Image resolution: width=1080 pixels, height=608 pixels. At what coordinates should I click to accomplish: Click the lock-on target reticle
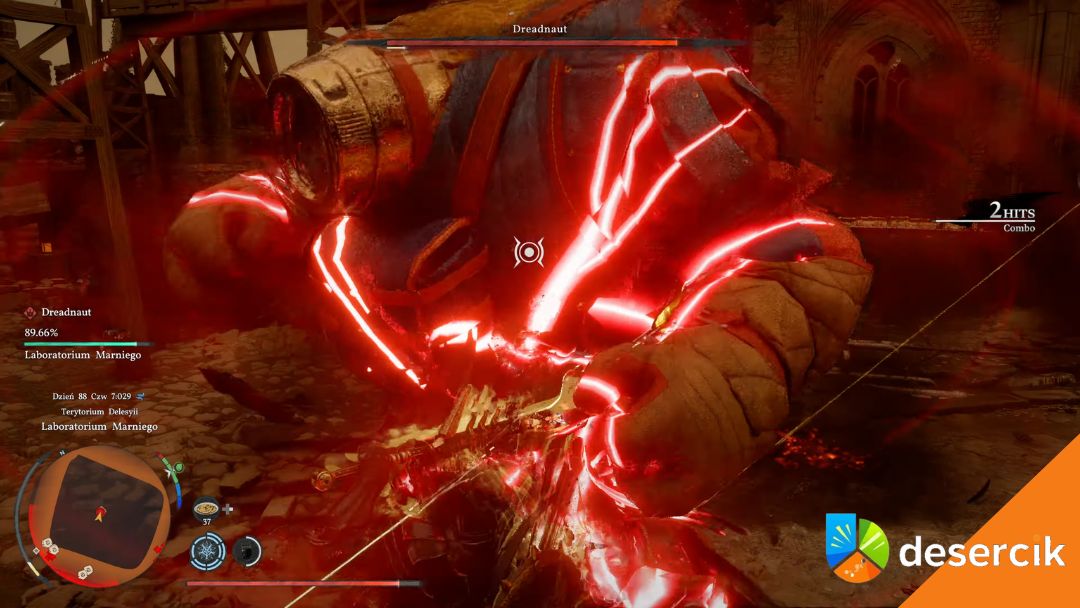click(x=528, y=252)
